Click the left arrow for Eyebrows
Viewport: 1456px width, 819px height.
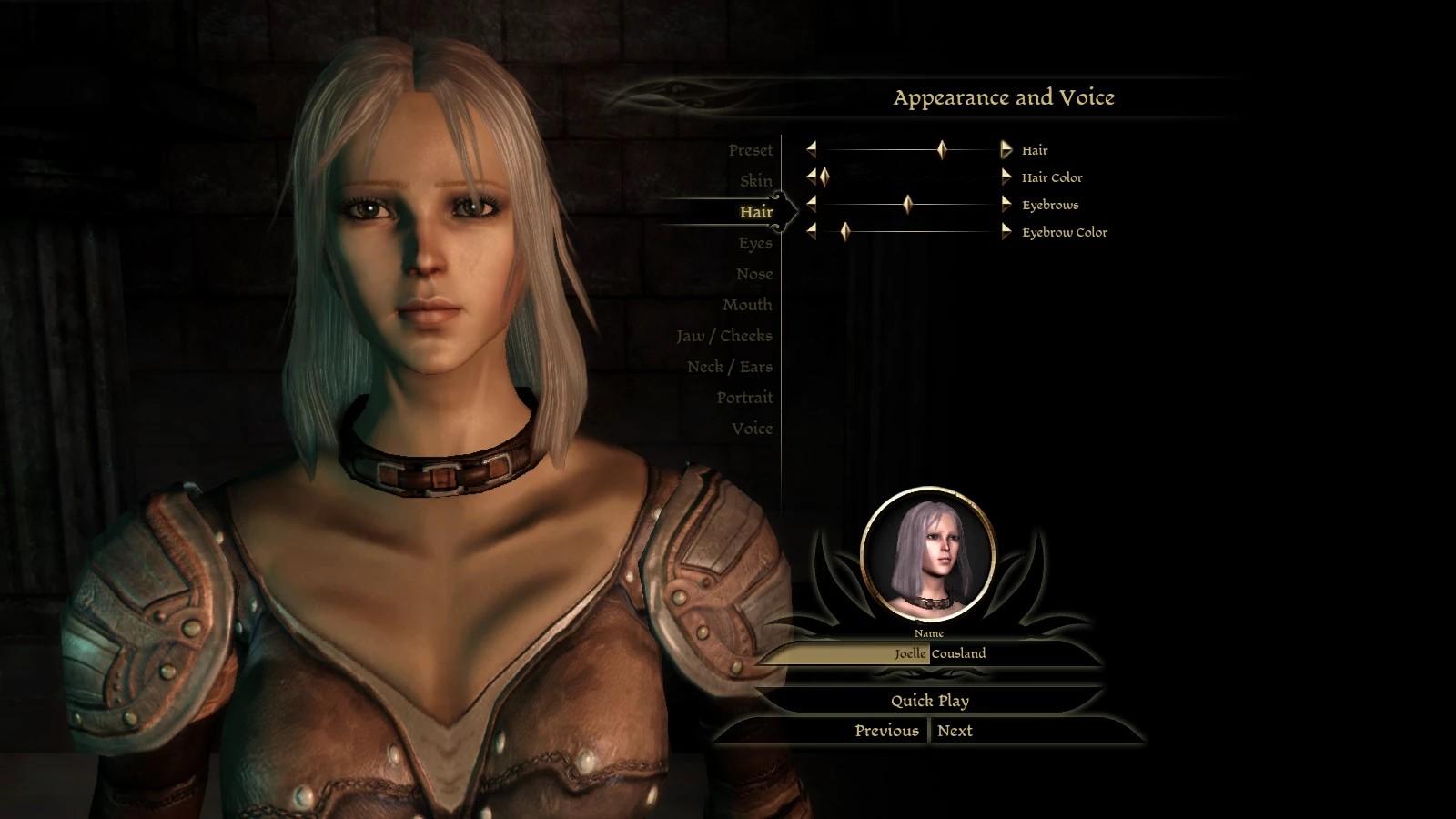pyautogui.click(x=811, y=205)
